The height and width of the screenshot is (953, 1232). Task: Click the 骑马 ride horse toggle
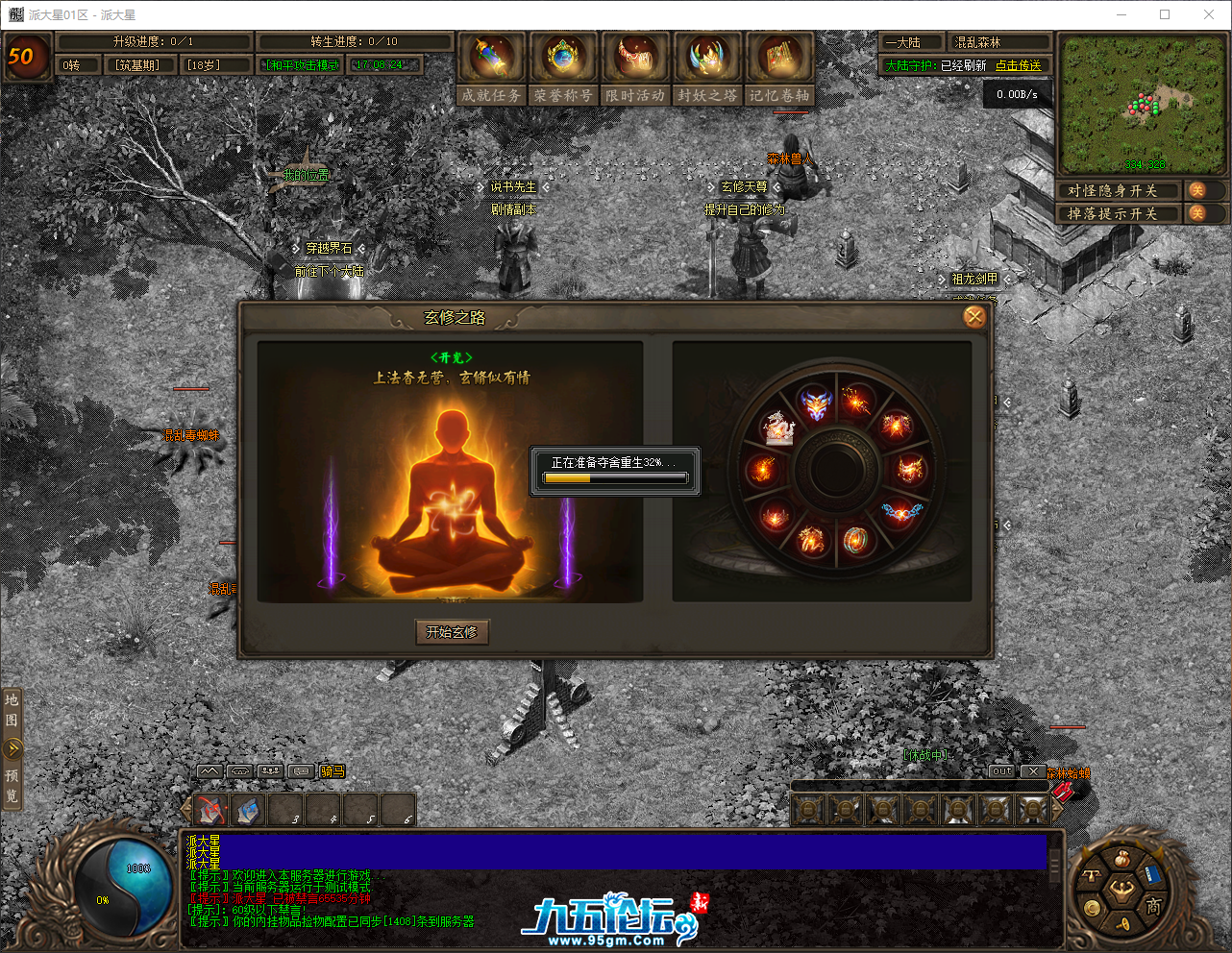click(x=331, y=770)
